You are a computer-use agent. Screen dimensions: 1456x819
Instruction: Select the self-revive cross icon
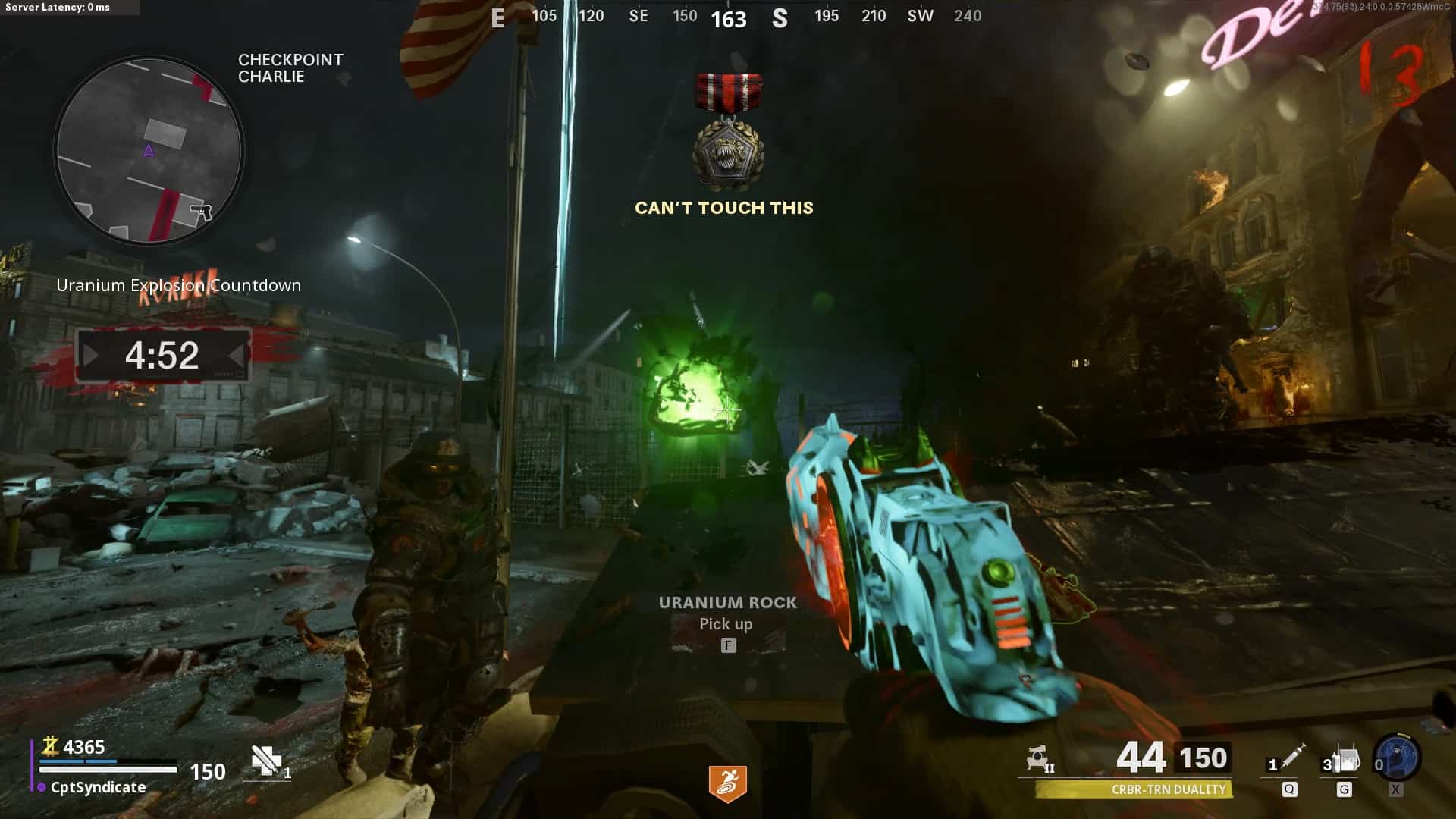click(x=266, y=760)
